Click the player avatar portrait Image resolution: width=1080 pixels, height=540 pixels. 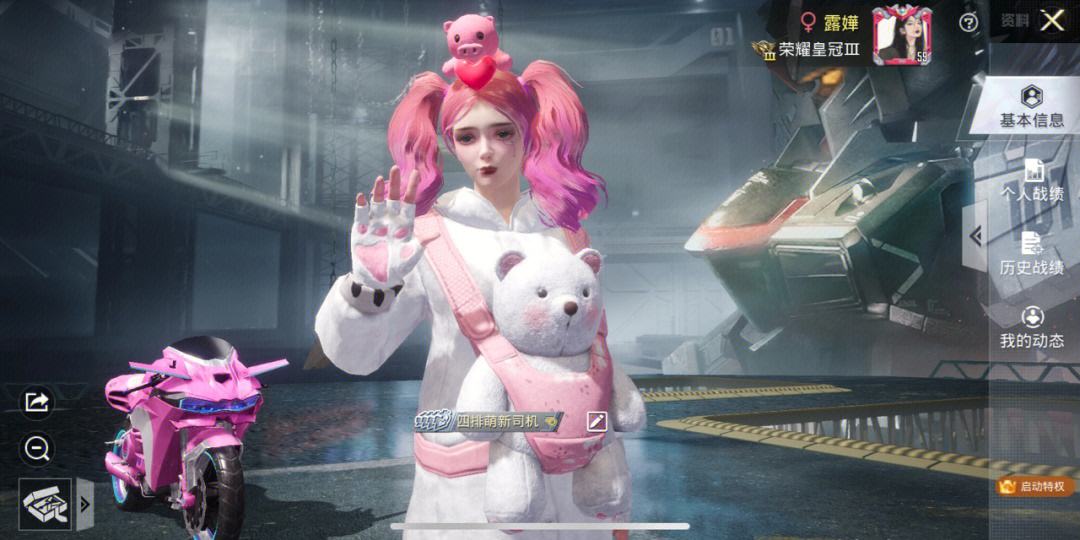pos(901,35)
